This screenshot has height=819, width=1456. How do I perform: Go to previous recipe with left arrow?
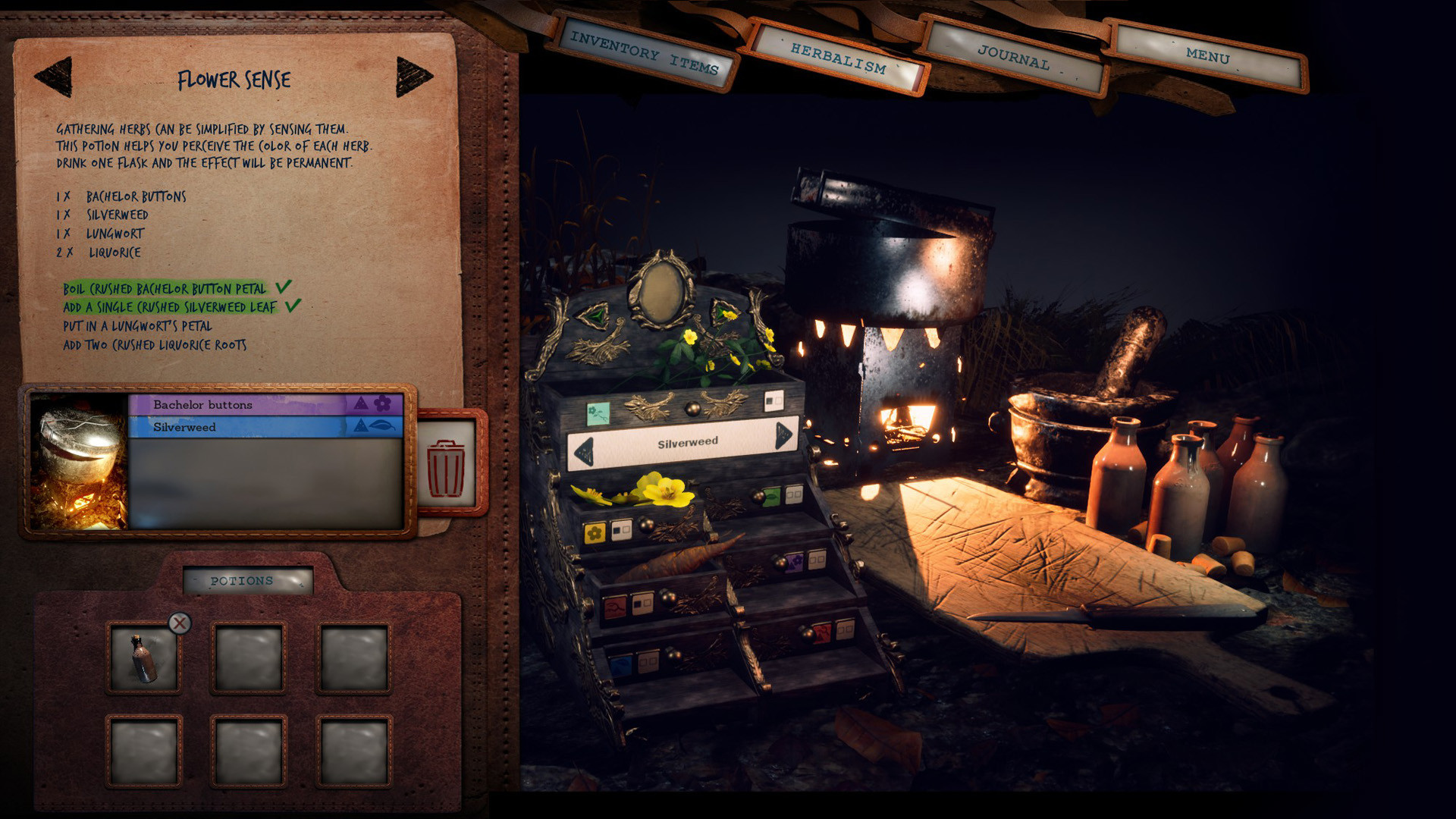(x=53, y=77)
